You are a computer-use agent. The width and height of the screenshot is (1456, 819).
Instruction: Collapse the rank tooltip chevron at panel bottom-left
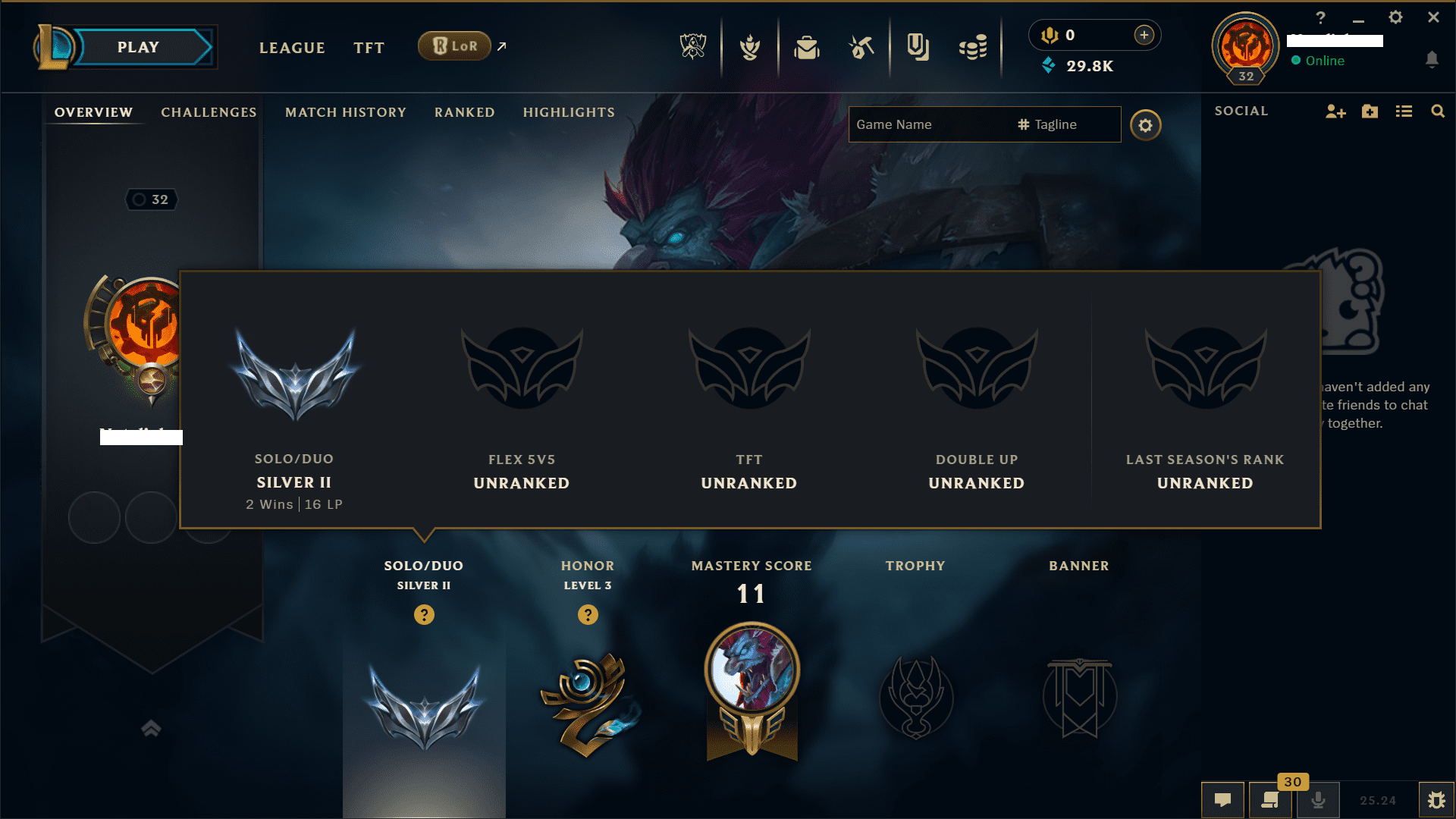click(151, 728)
